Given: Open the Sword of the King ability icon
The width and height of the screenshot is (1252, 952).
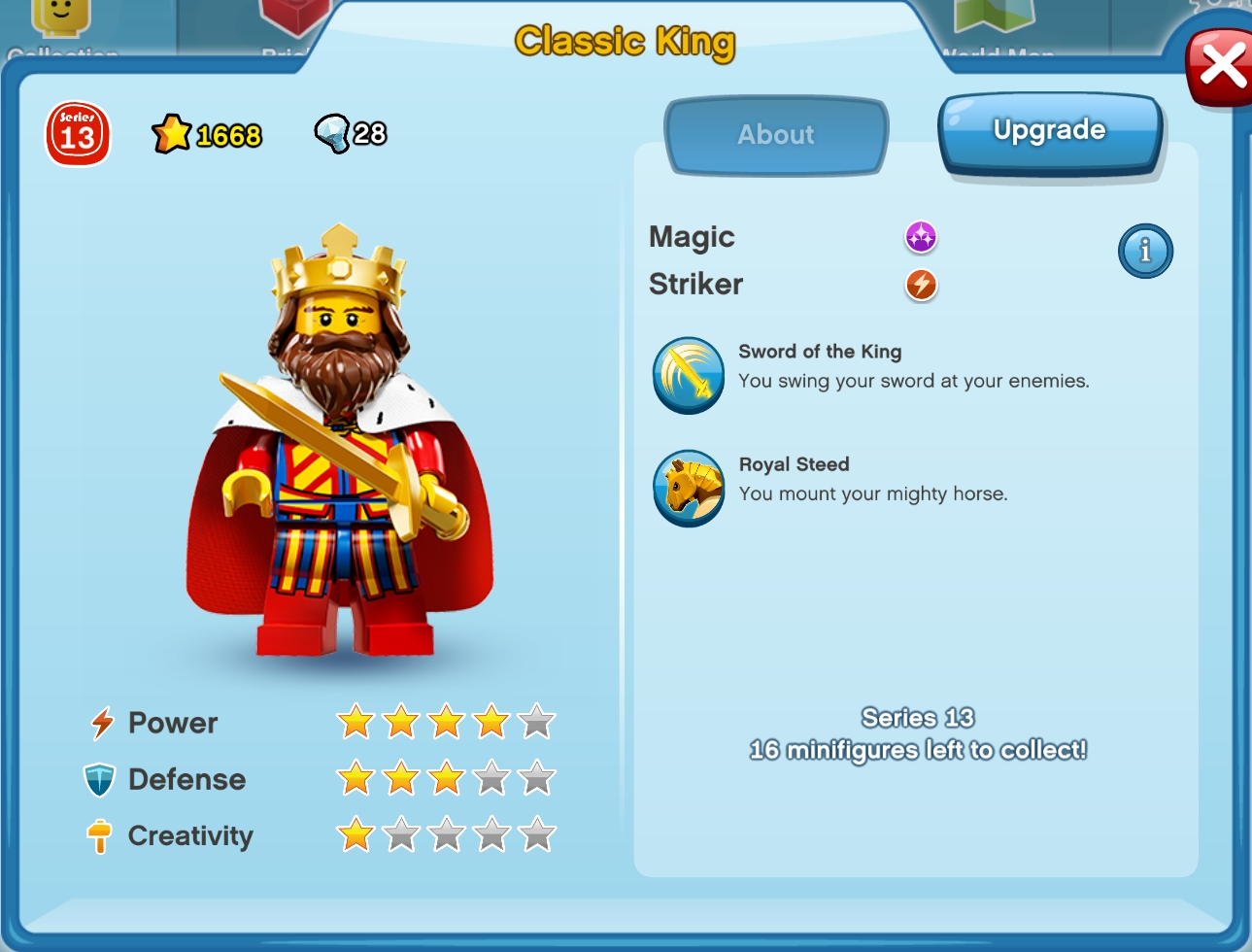Looking at the screenshot, I should [689, 377].
